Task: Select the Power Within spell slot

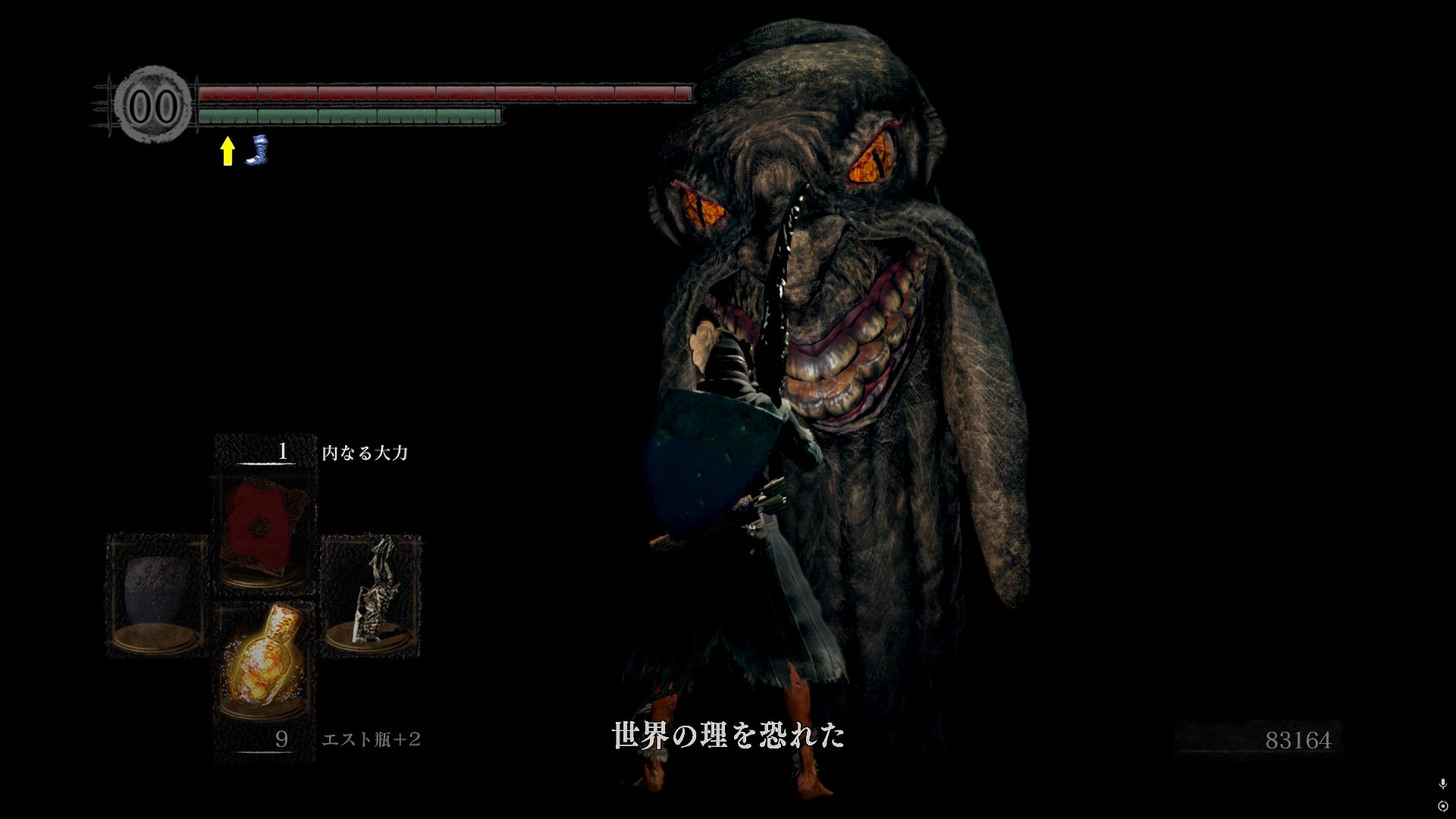Action: (x=265, y=532)
